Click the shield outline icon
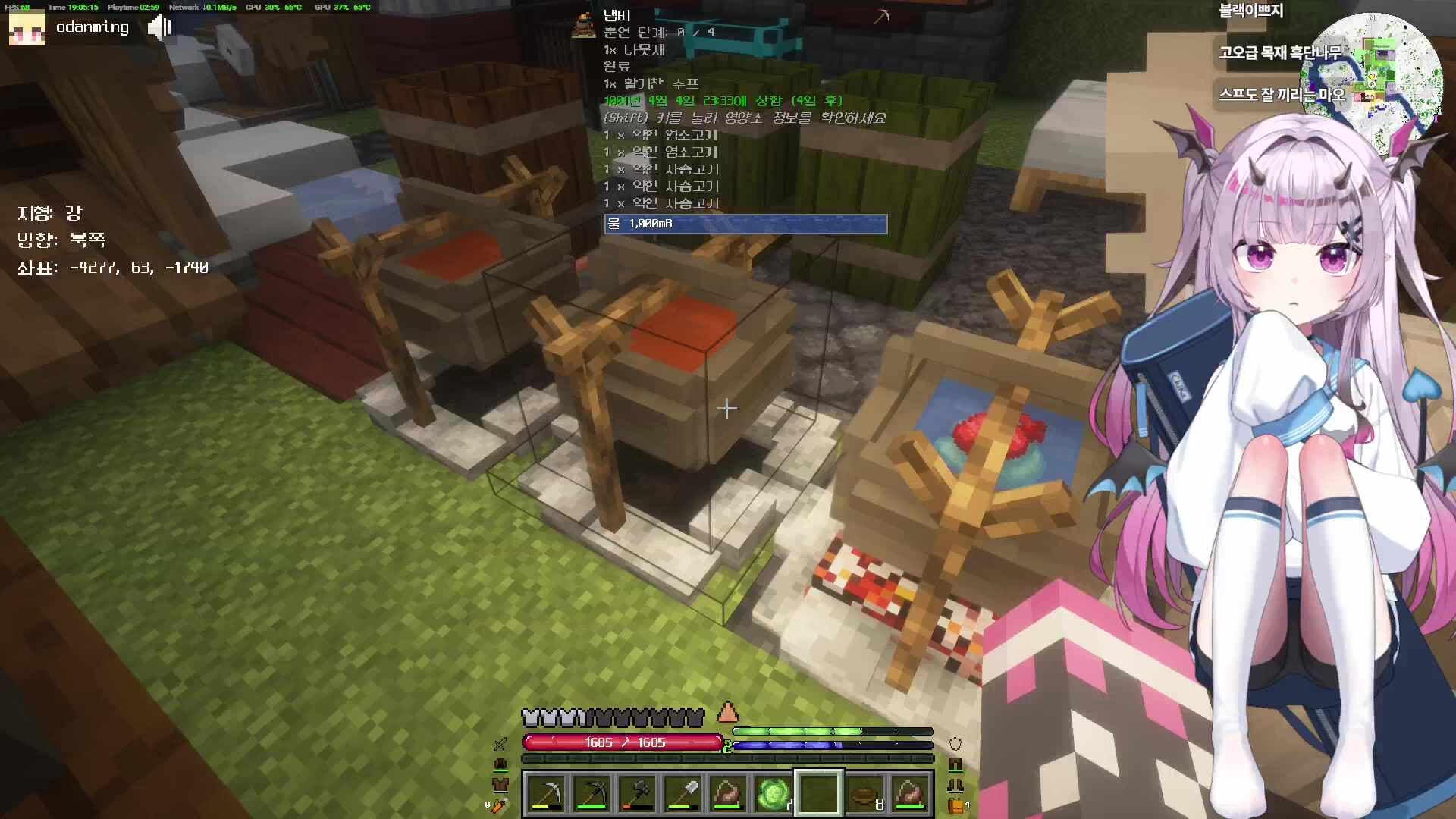 click(955, 744)
